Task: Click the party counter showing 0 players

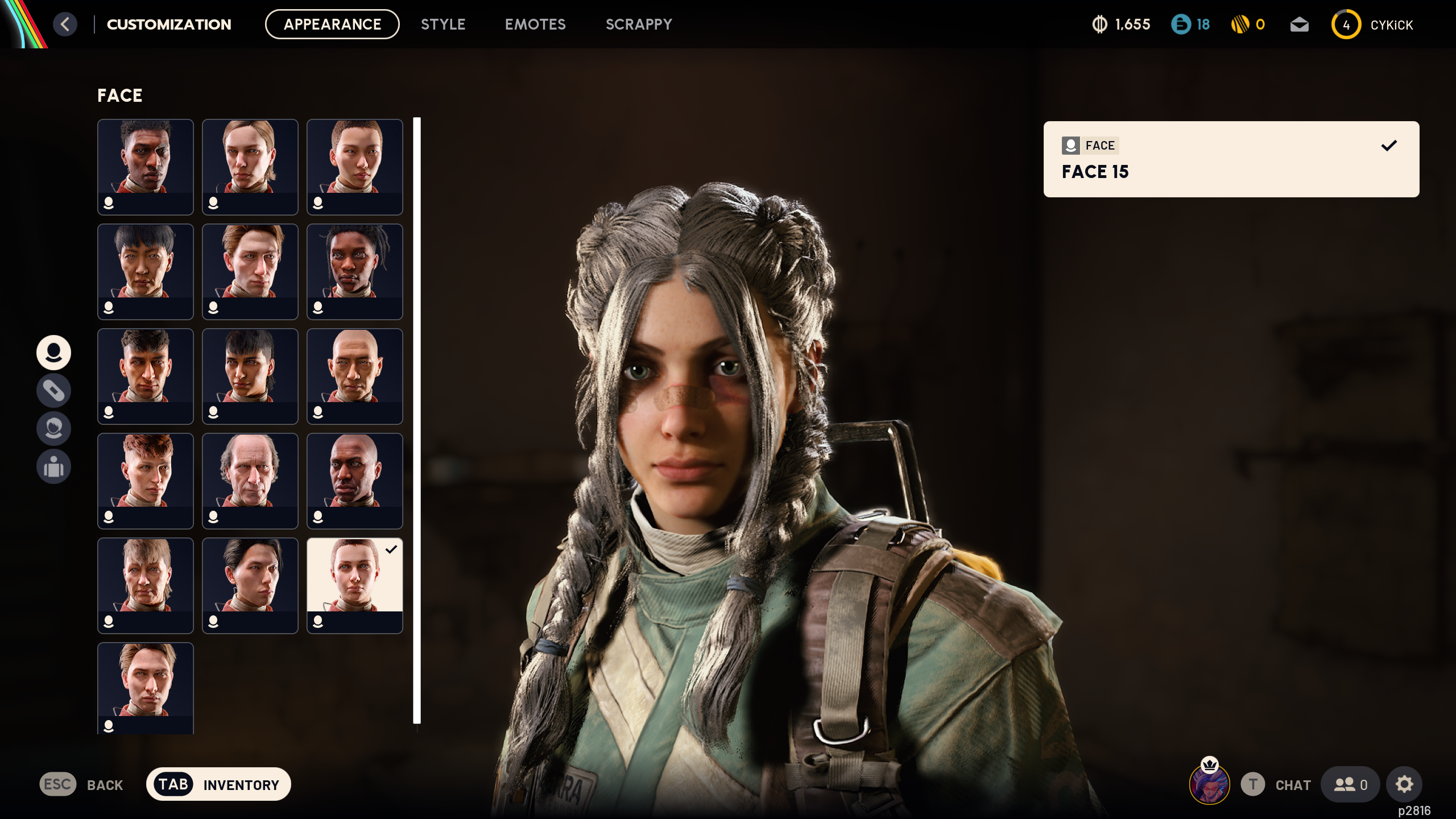Action: tap(1350, 784)
